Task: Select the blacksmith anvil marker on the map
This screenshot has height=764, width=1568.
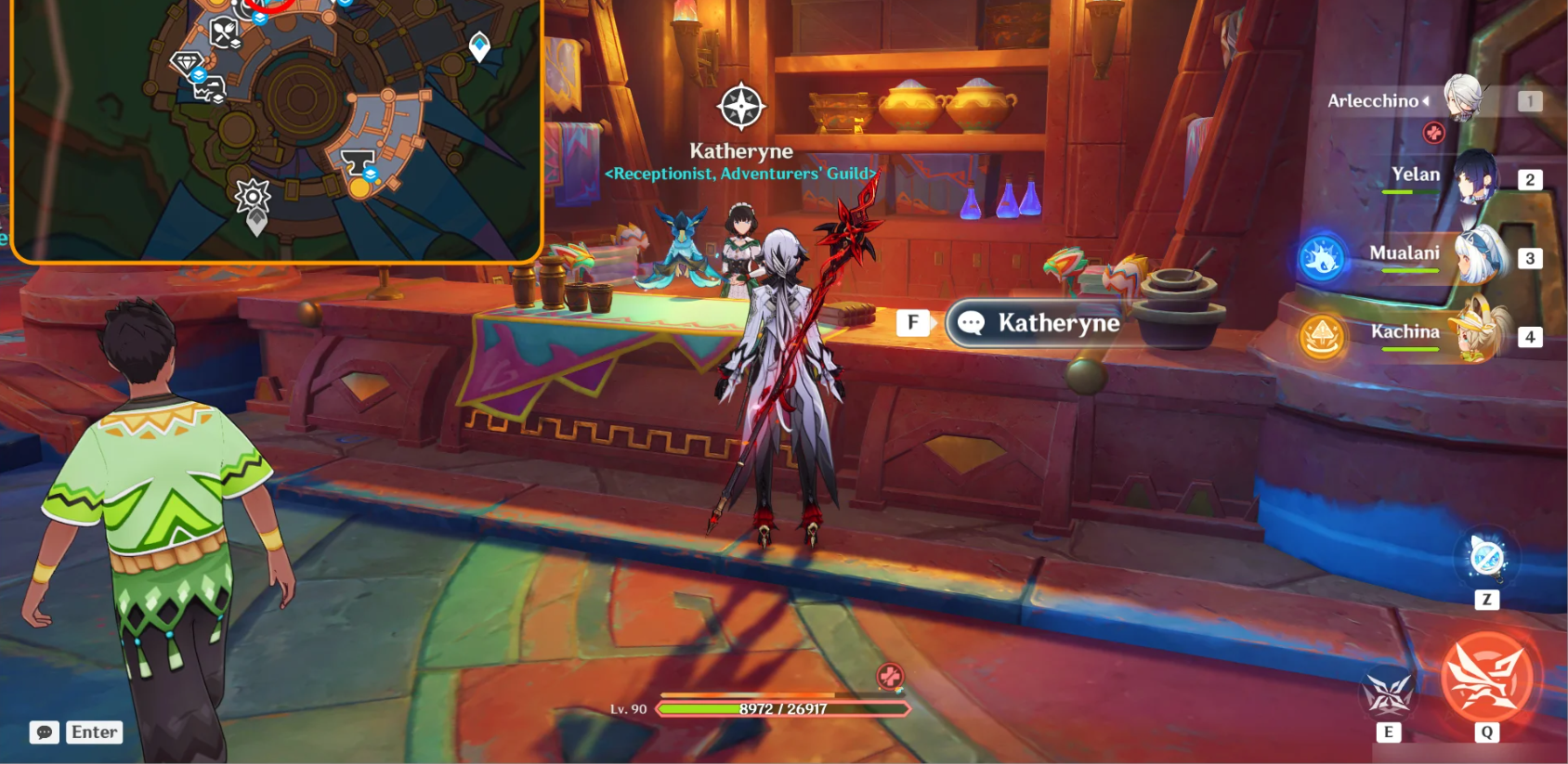Action: click(358, 163)
